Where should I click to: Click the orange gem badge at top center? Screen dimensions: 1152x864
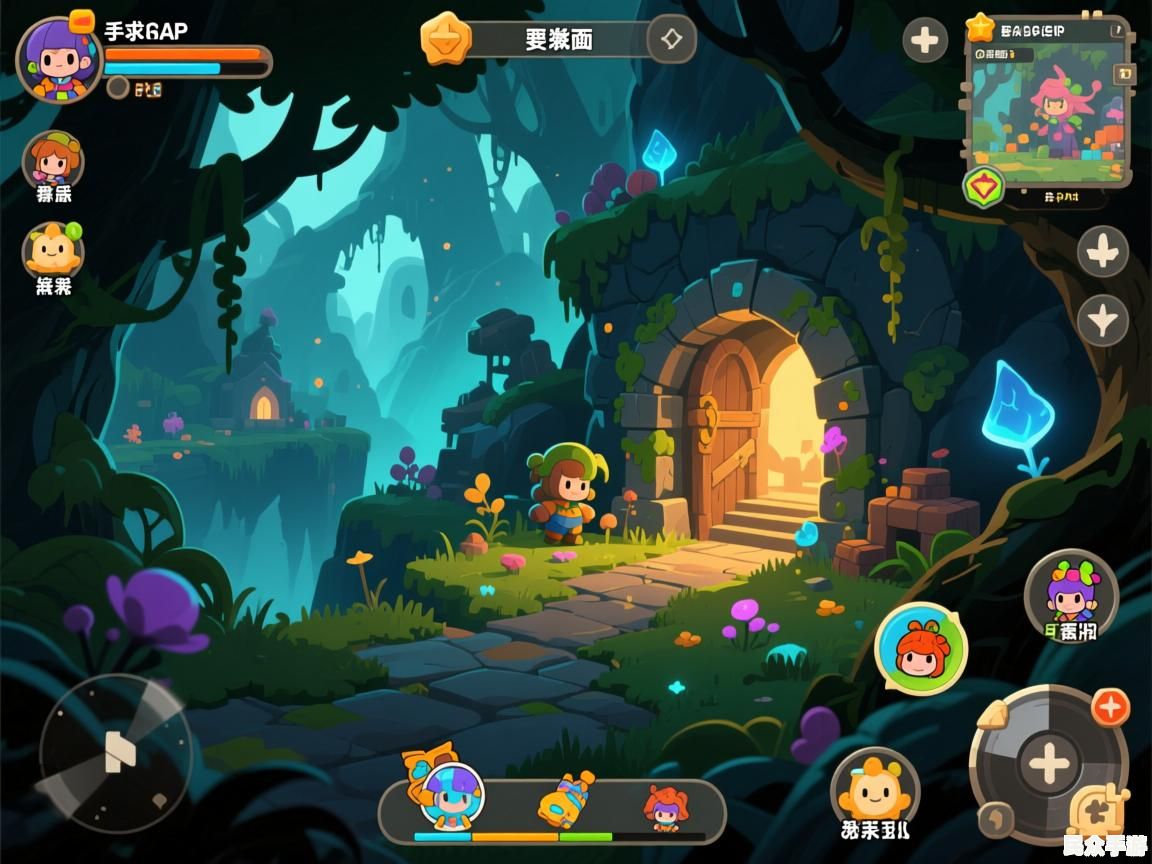click(445, 39)
